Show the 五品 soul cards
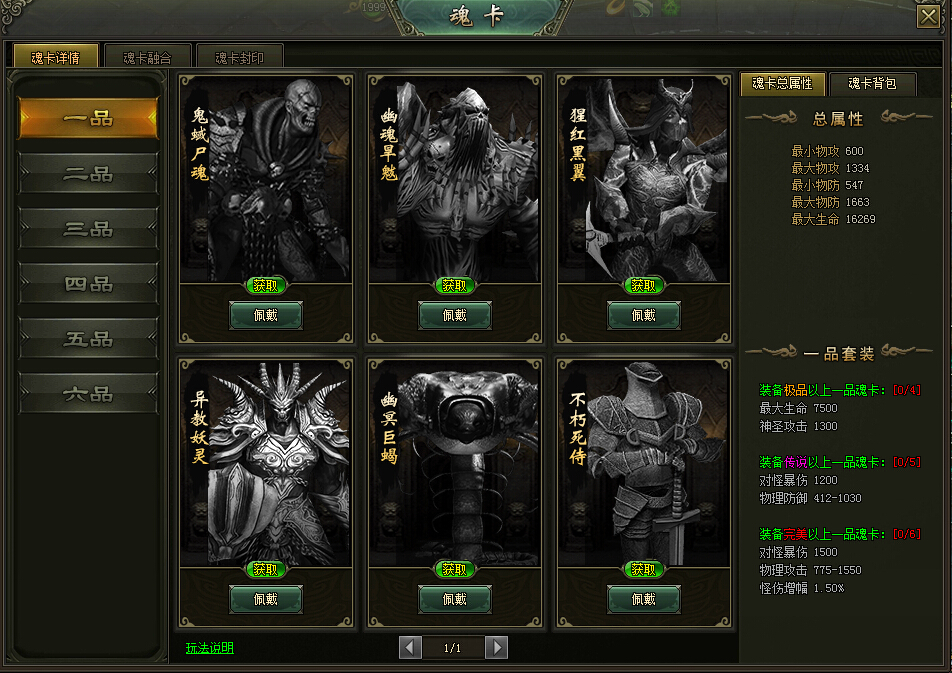This screenshot has width=952, height=673. coord(88,339)
